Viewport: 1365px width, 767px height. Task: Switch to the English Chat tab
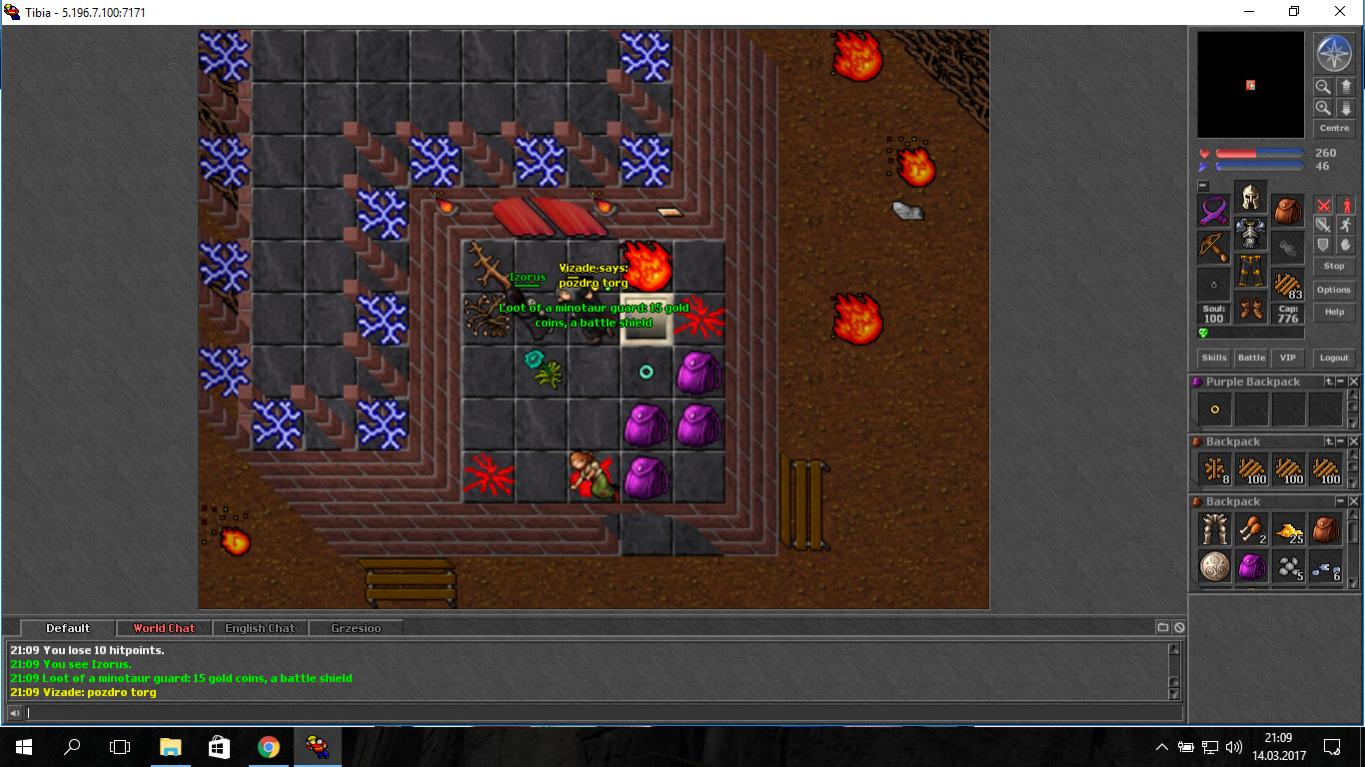pos(260,628)
